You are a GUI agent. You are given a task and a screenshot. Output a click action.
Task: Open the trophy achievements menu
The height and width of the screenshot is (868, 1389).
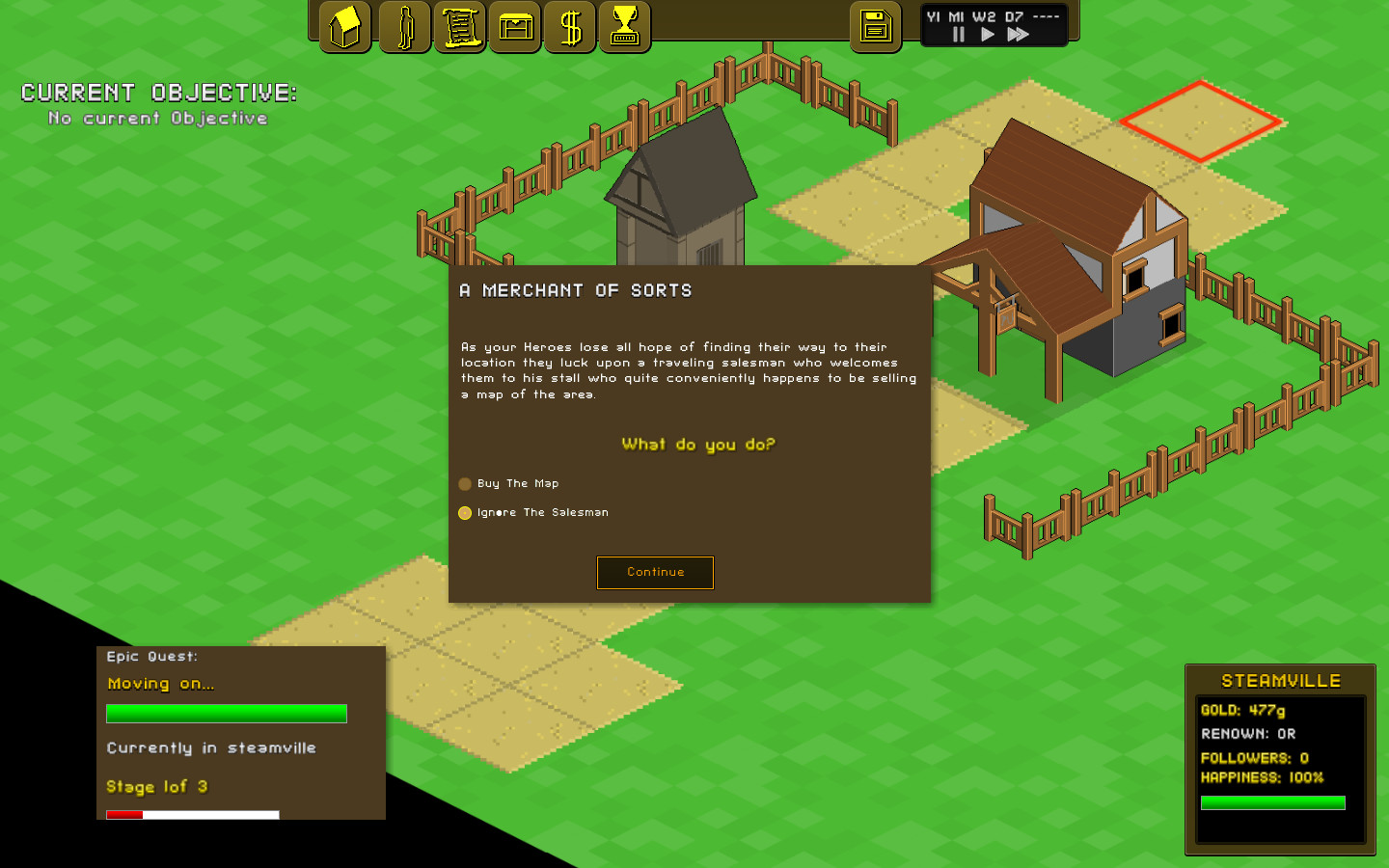625,27
